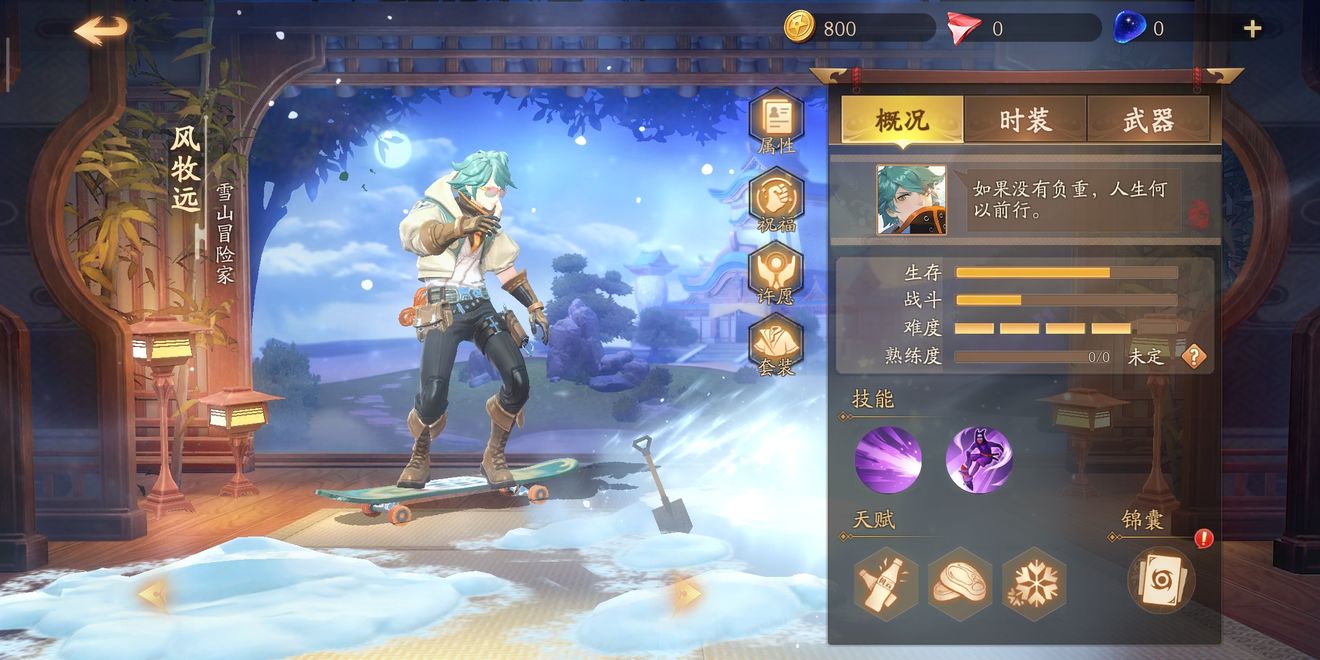Select the purple character skill icon
Viewport: 1320px width, 660px height.
979,460
